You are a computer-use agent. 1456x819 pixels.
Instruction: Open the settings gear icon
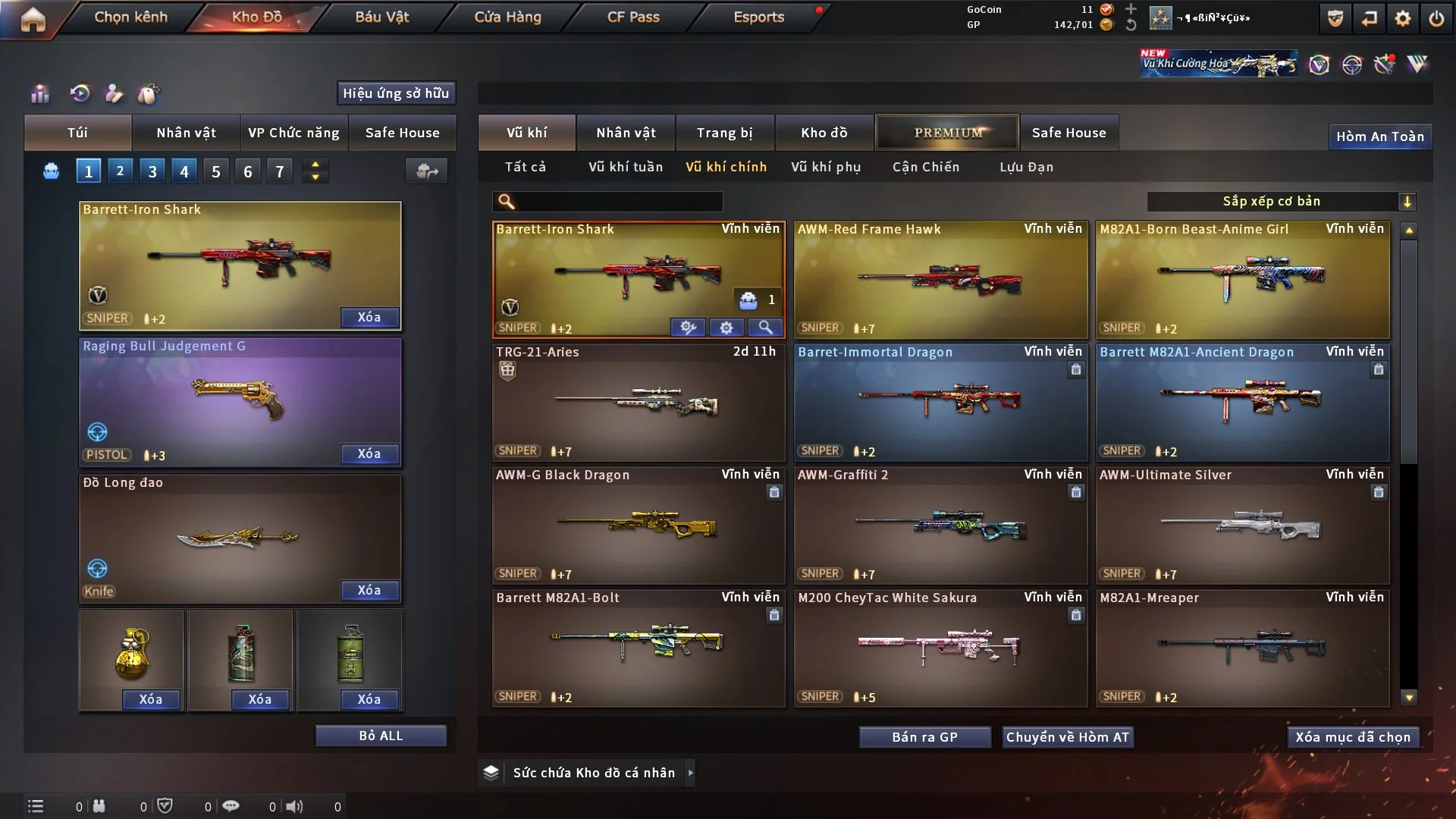[x=1402, y=18]
